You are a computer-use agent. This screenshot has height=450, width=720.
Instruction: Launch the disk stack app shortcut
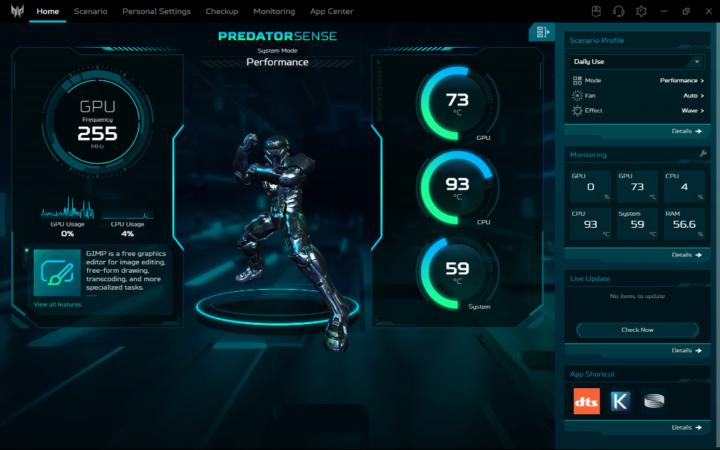point(654,401)
